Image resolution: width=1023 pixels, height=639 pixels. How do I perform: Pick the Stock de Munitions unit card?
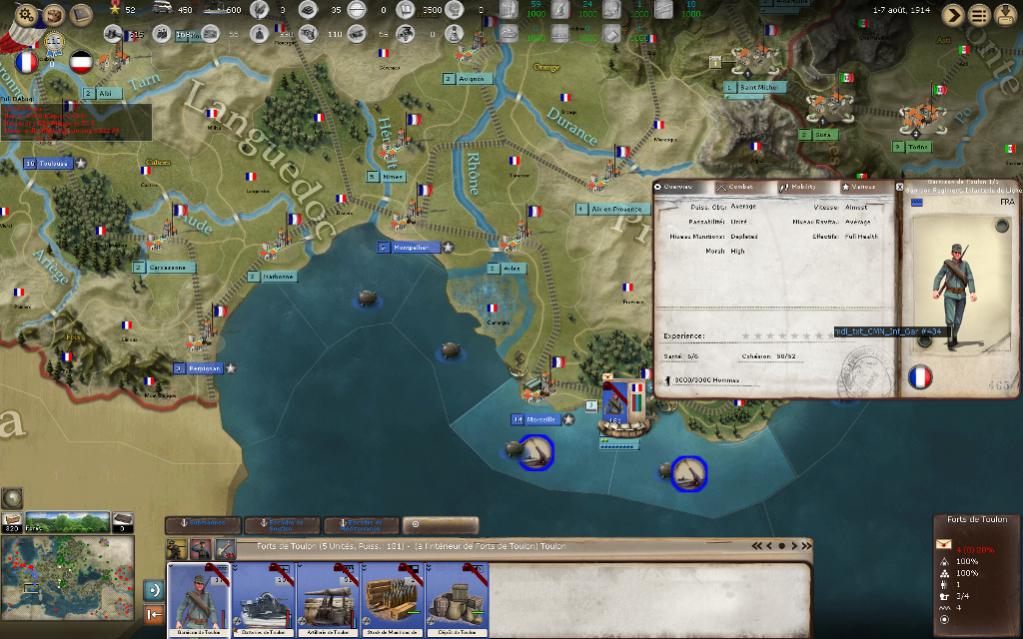(x=394, y=598)
